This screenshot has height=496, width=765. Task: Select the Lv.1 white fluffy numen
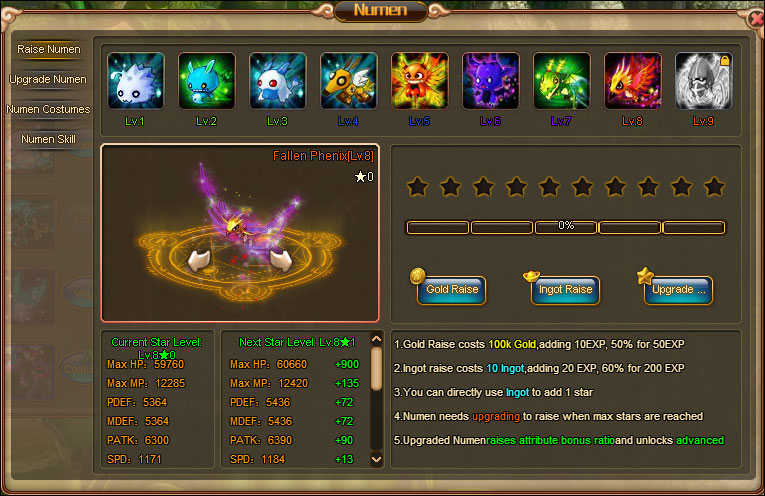click(136, 81)
